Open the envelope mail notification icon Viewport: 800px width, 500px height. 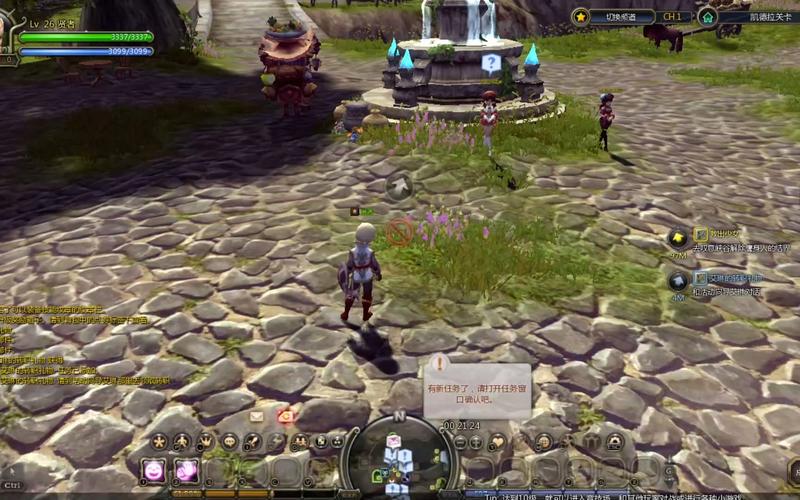click(x=257, y=416)
